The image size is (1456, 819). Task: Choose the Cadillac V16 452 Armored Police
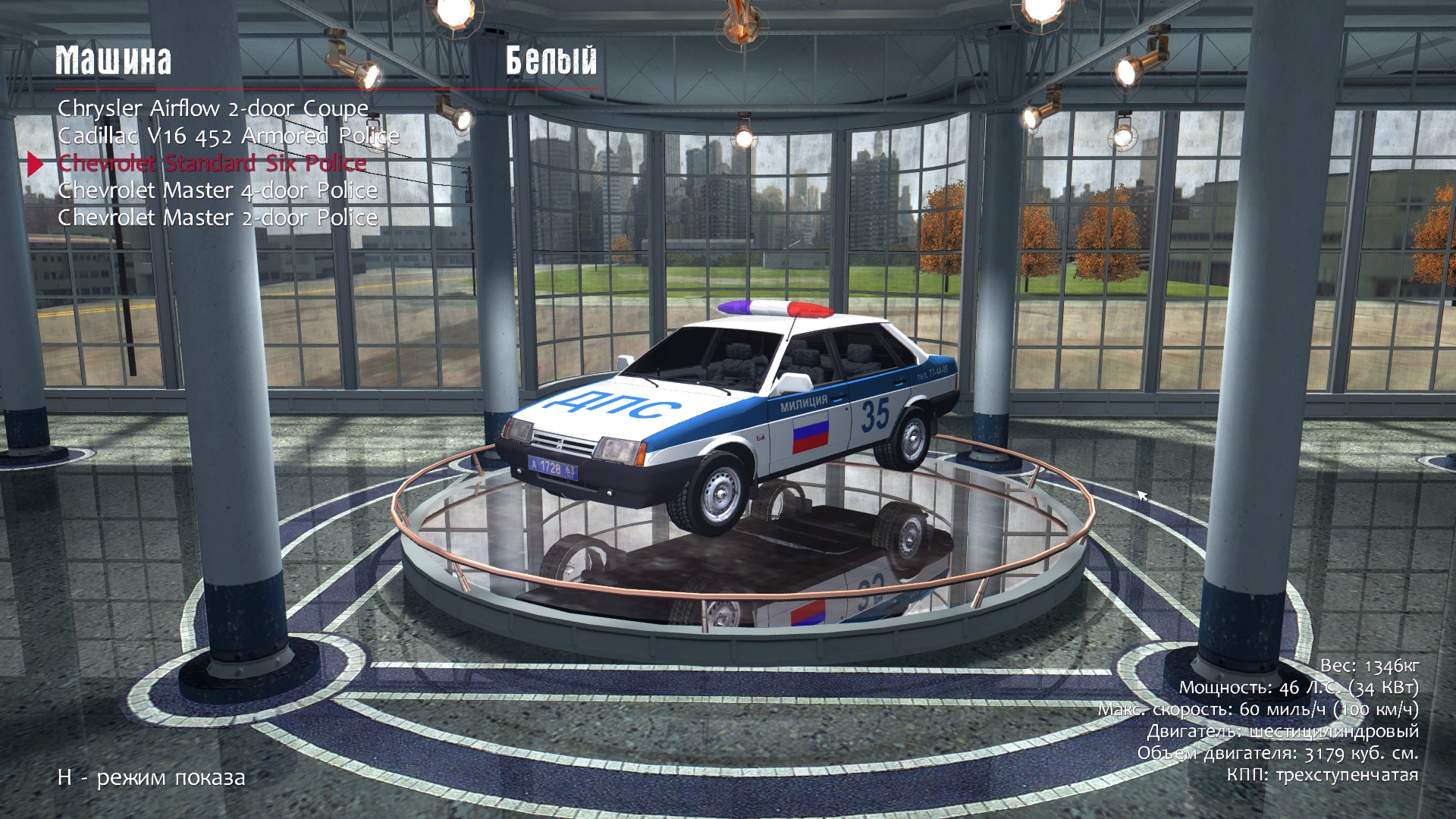click(x=228, y=136)
